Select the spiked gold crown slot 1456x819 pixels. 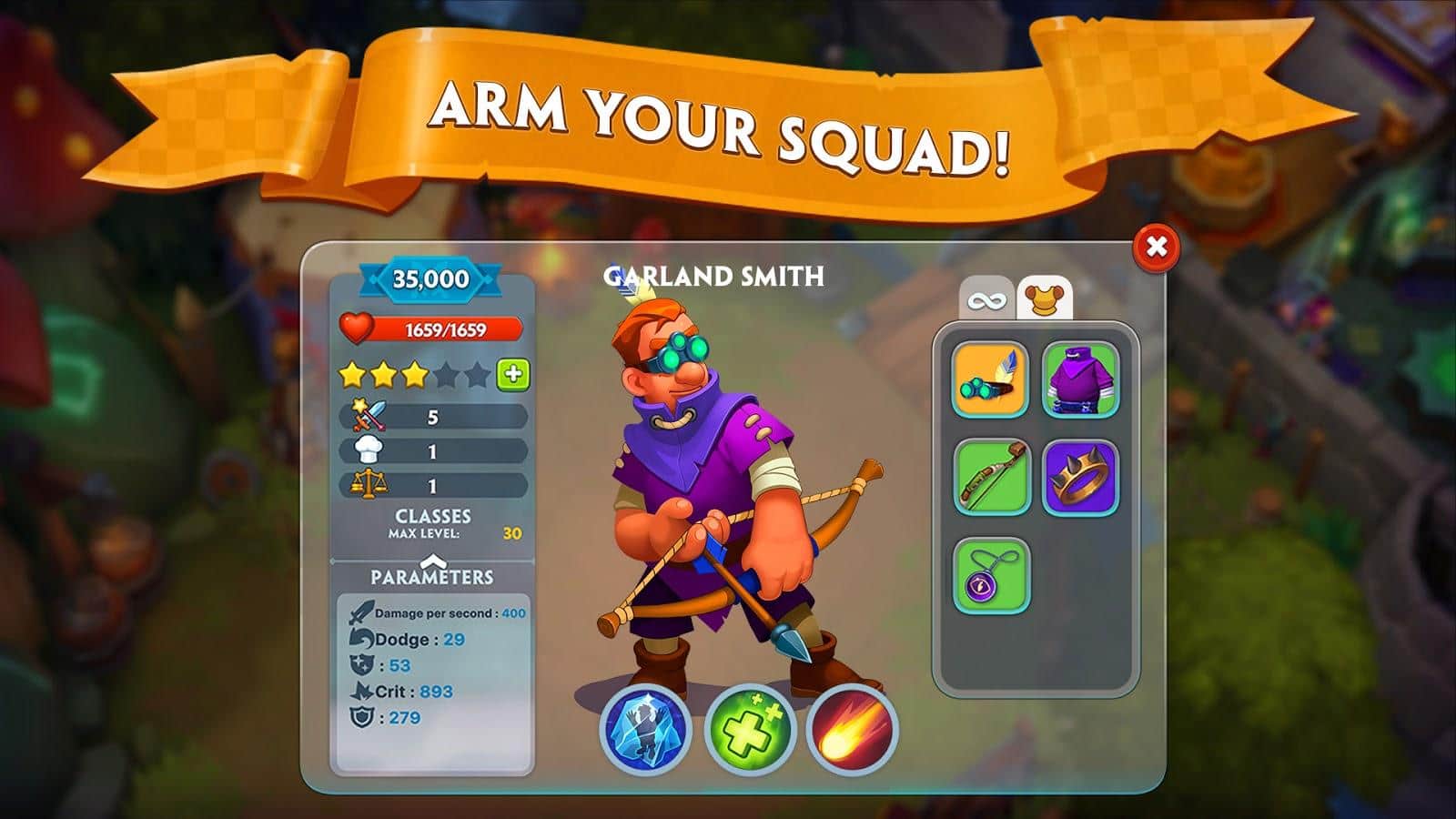click(1080, 478)
